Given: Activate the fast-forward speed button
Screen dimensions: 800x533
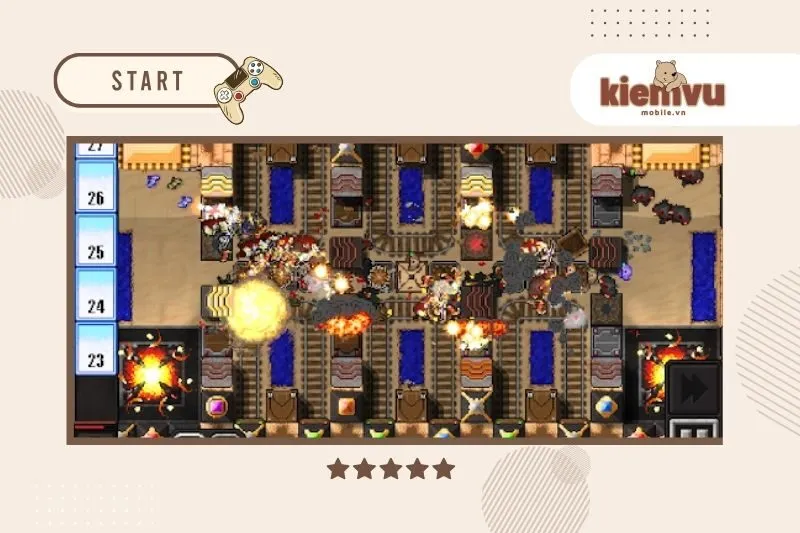Looking at the screenshot, I should (x=693, y=388).
